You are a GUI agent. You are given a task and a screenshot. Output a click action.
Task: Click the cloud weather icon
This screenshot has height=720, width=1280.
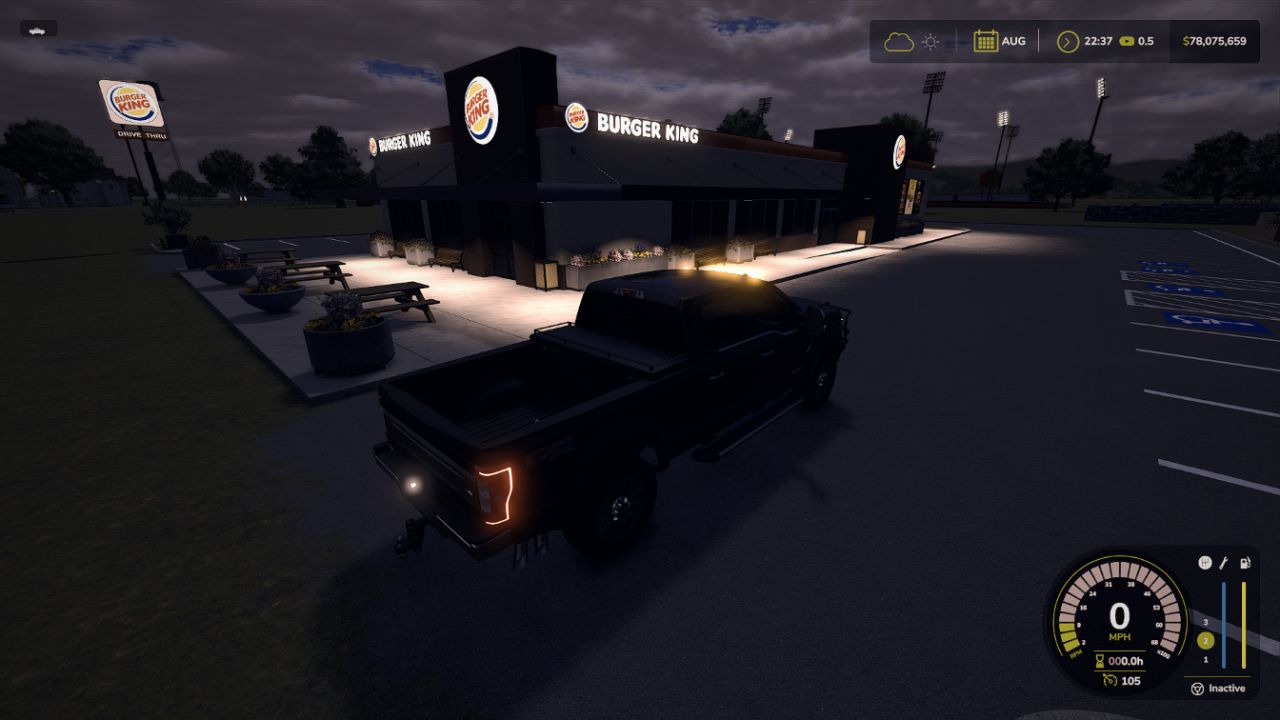(x=899, y=41)
